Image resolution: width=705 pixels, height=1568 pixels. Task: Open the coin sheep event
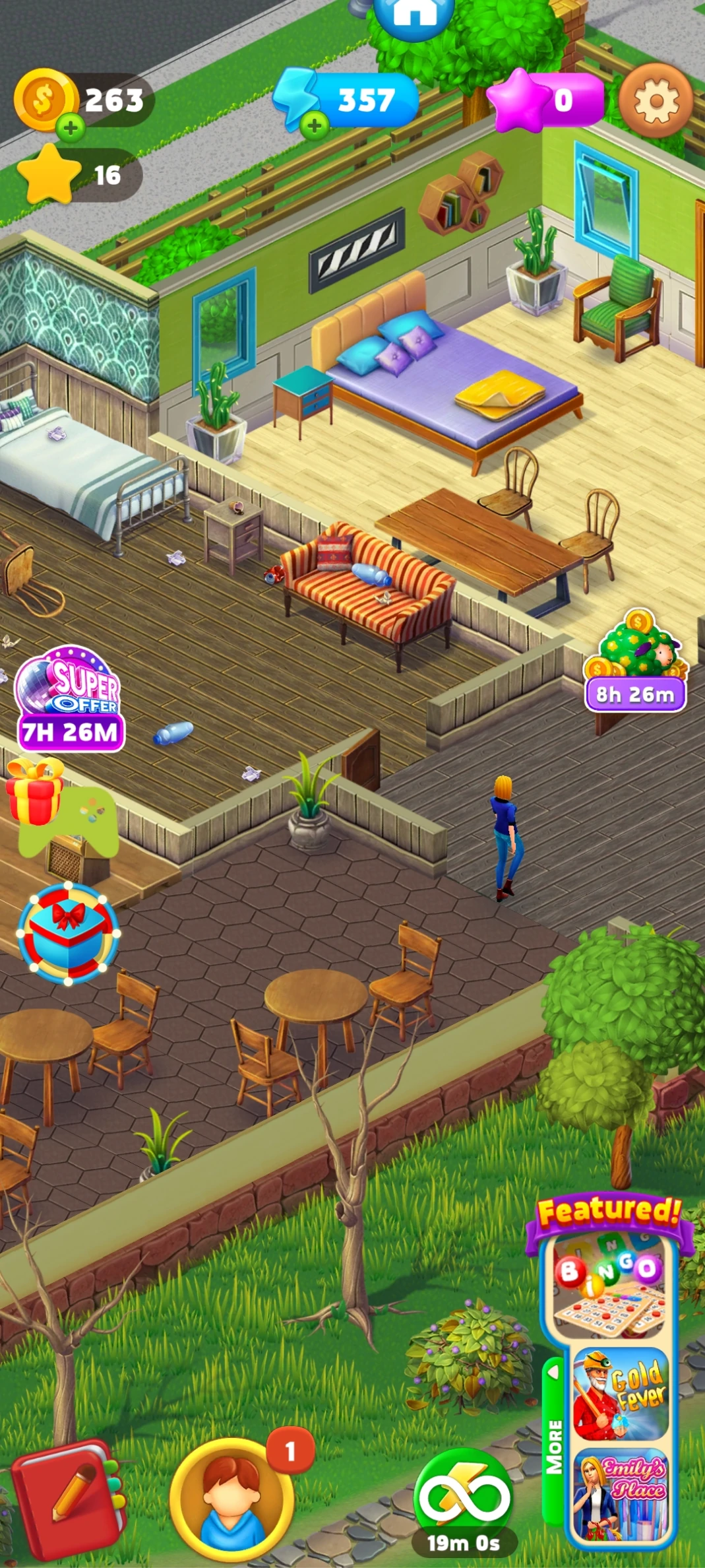click(x=636, y=660)
